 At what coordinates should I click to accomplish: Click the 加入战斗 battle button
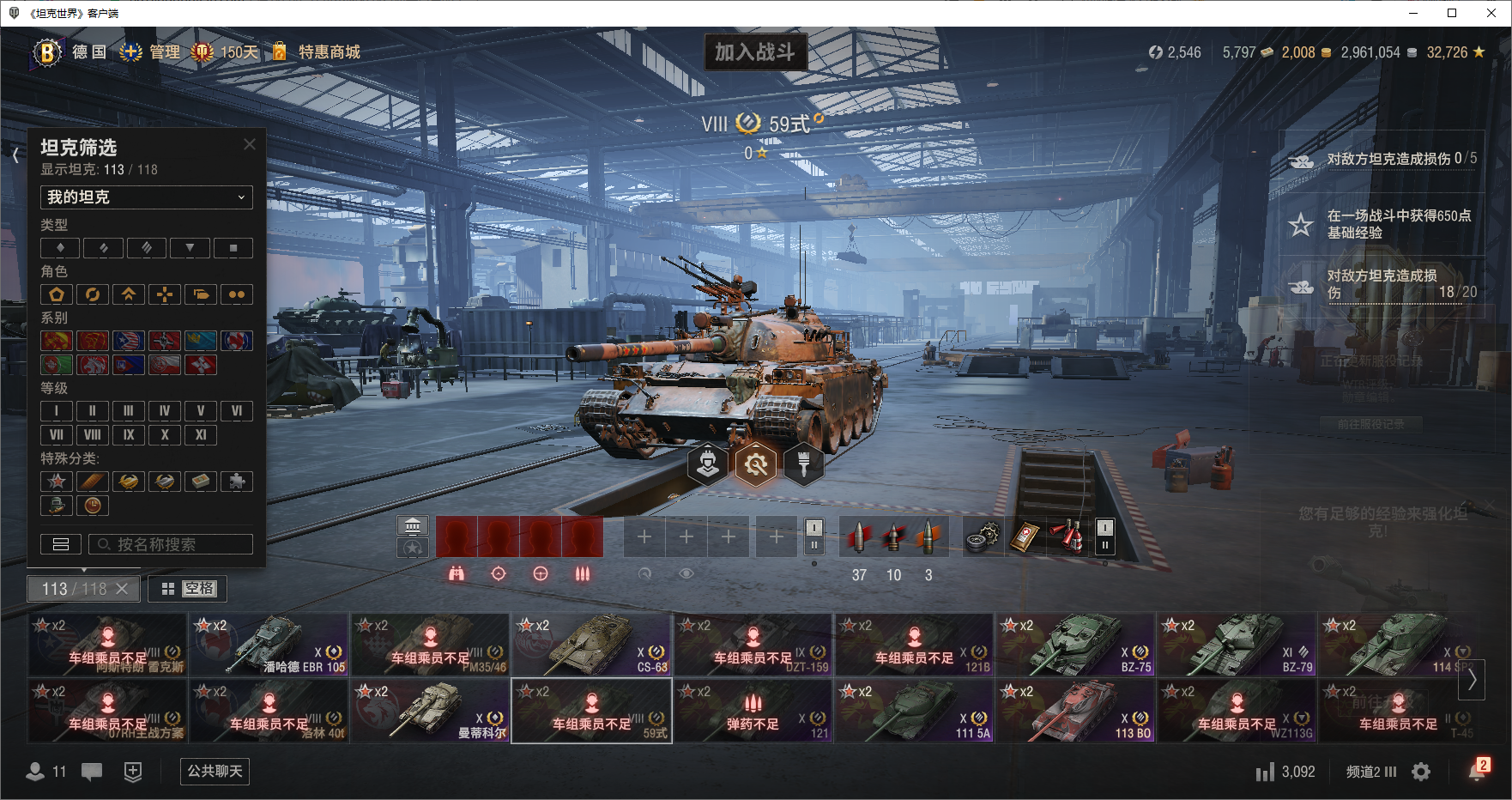point(754,52)
